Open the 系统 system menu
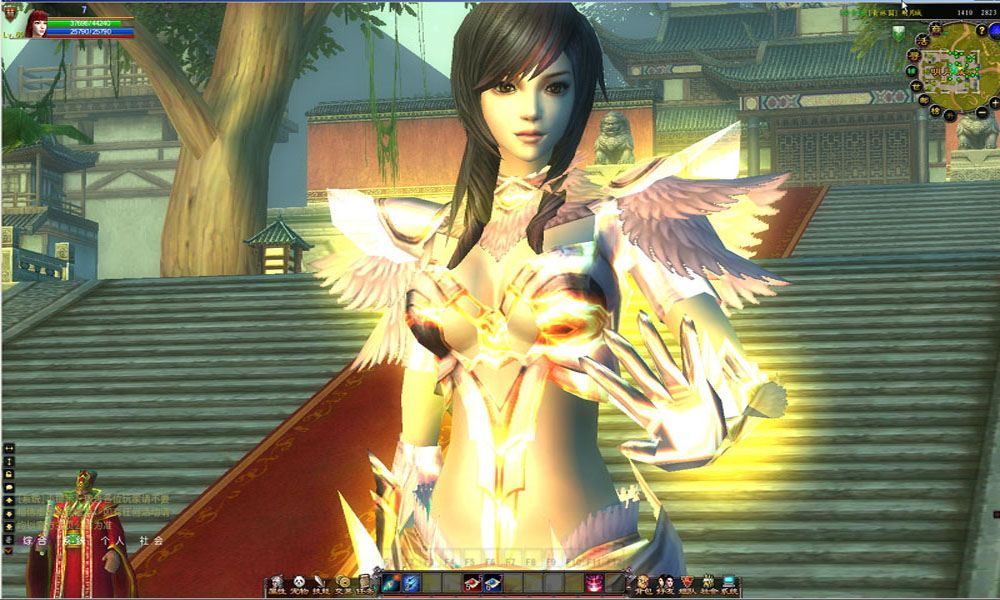Image resolution: width=1000 pixels, height=600 pixels. [729, 584]
